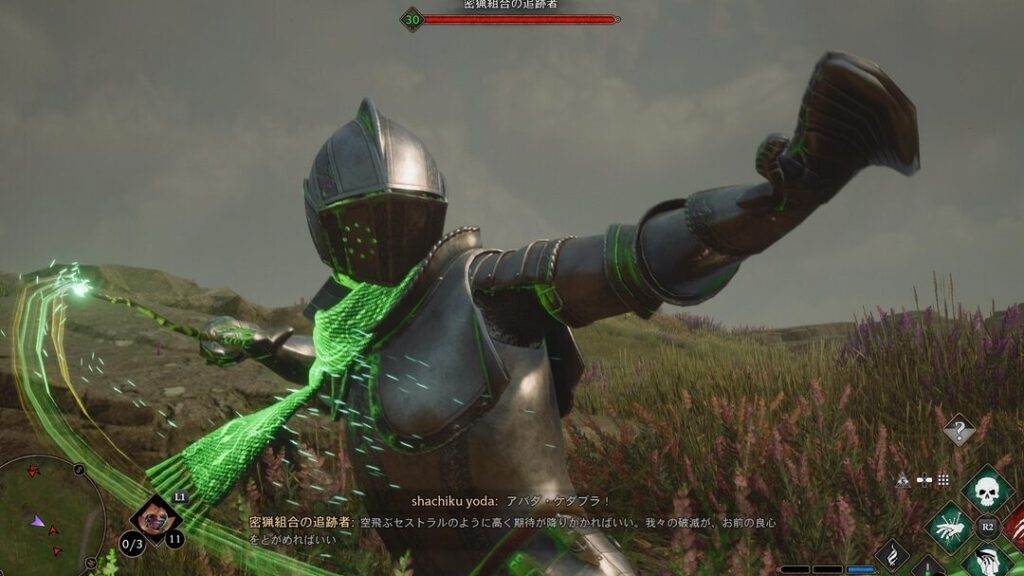Image resolution: width=1024 pixels, height=576 pixels.
Task: Click the directional pad spell-set icon
Action: tap(923, 480)
